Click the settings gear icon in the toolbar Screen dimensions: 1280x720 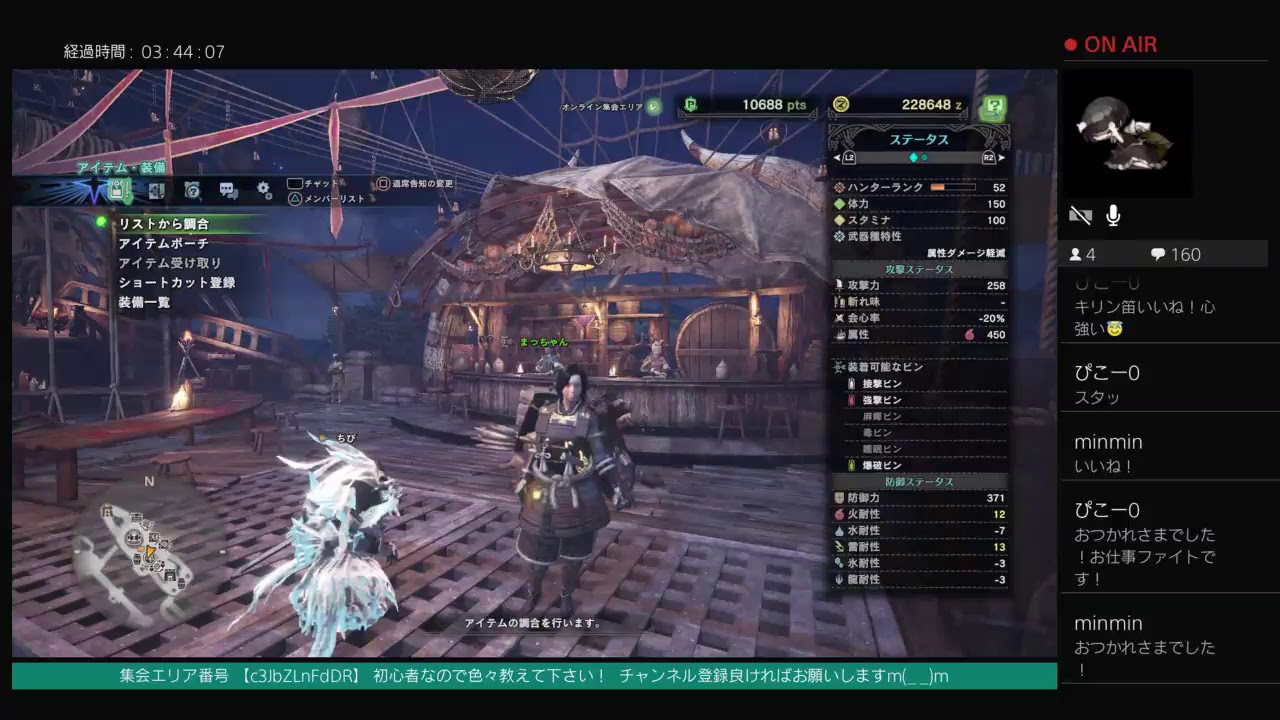click(x=263, y=190)
